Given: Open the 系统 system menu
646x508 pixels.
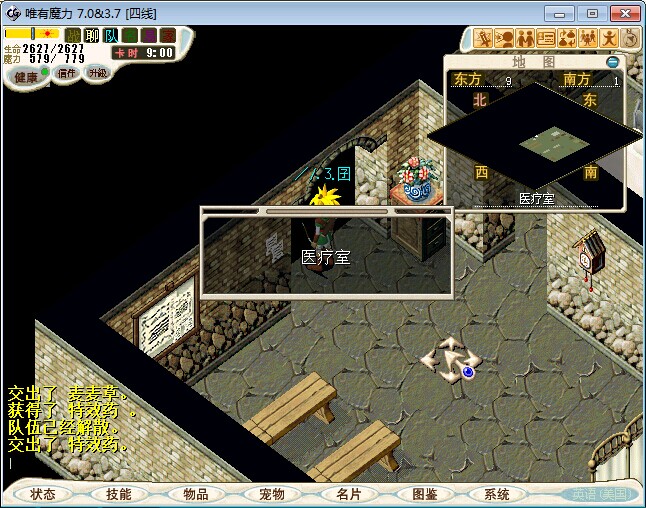Looking at the screenshot, I should 497,494.
